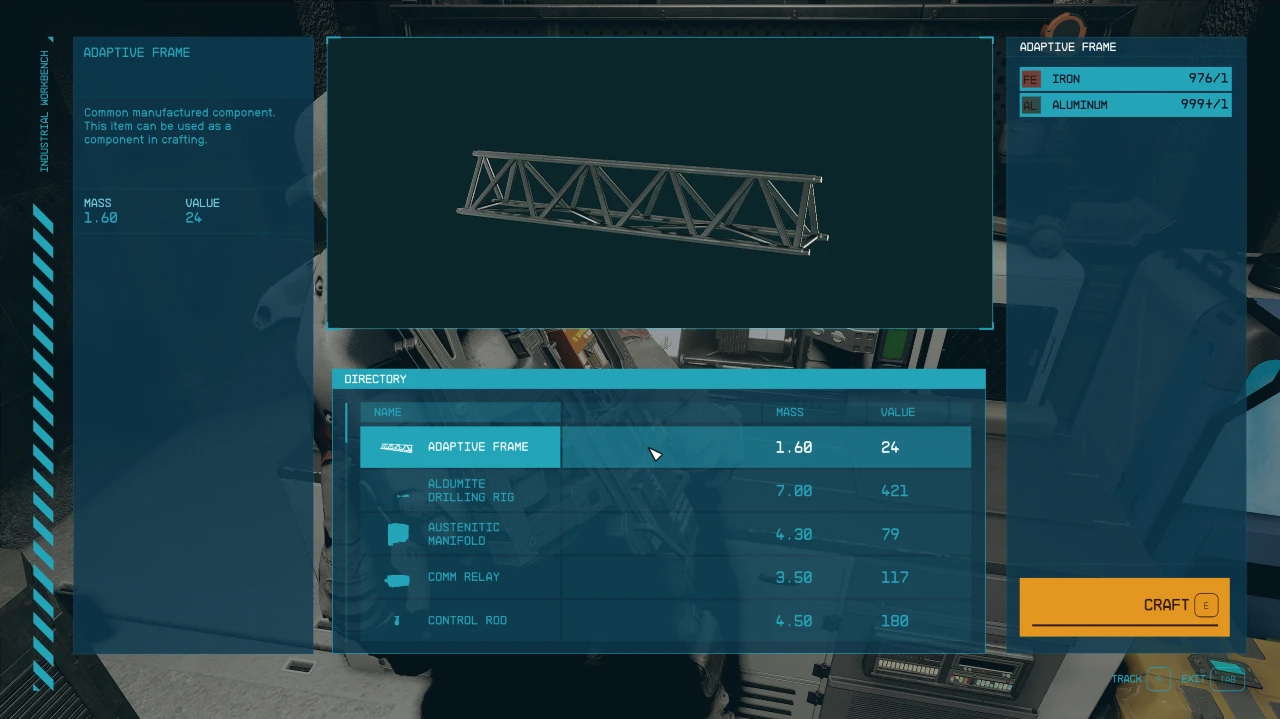1280x719 pixels.
Task: Select the Aluminum ingredient requirement
Action: point(1125,105)
